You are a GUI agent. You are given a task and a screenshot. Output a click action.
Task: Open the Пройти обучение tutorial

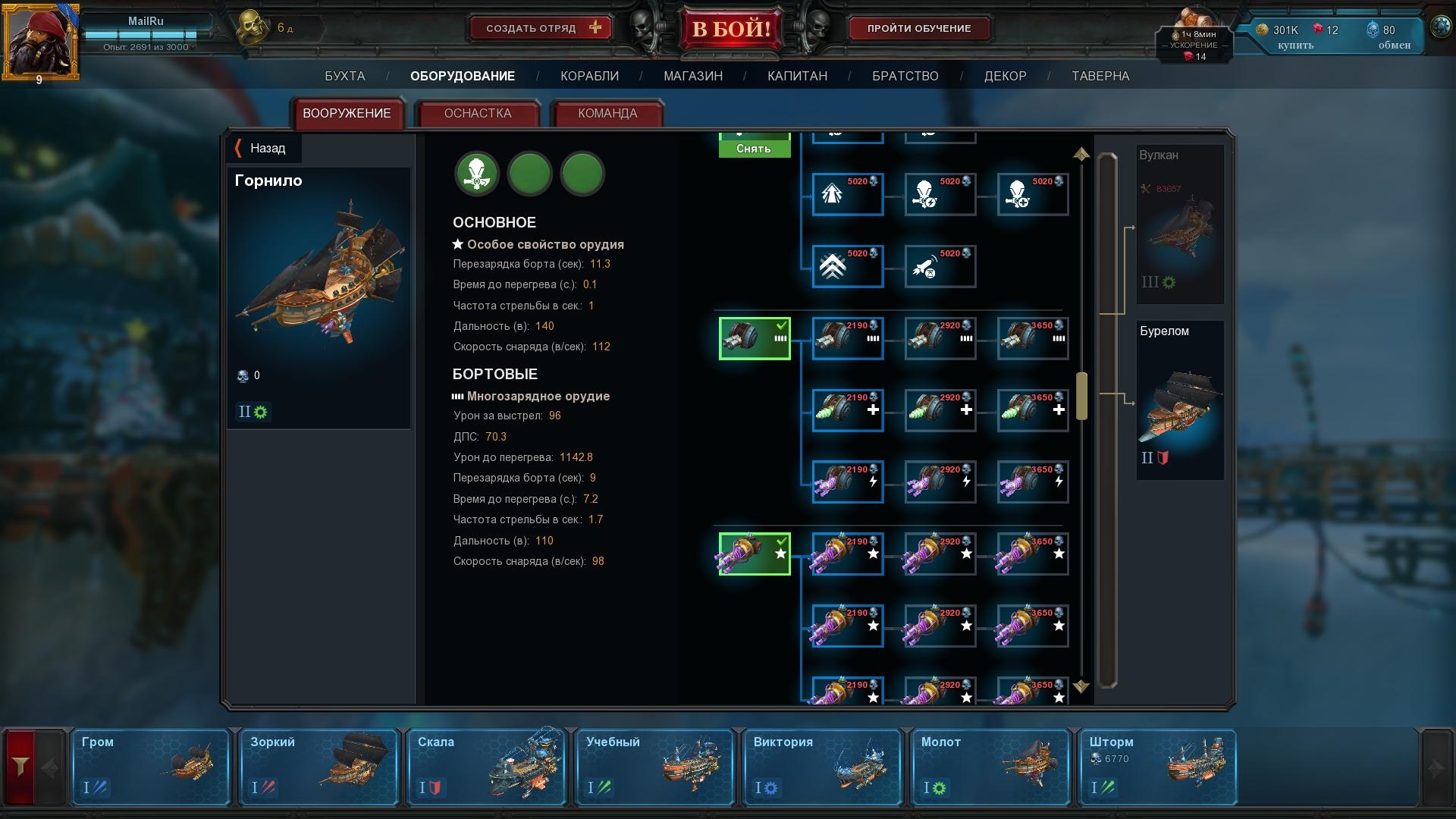pyautogui.click(x=918, y=29)
